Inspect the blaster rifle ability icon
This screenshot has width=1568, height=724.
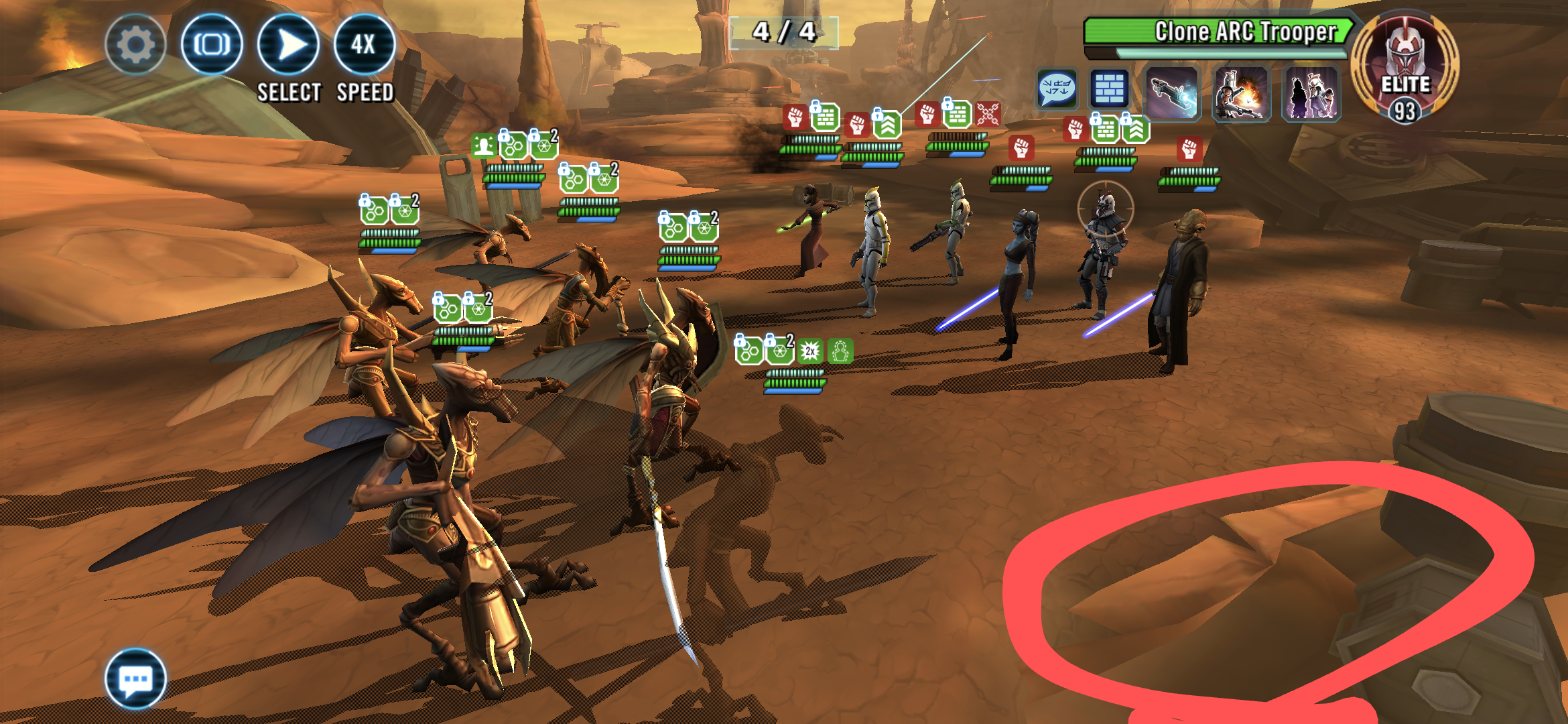click(1171, 93)
